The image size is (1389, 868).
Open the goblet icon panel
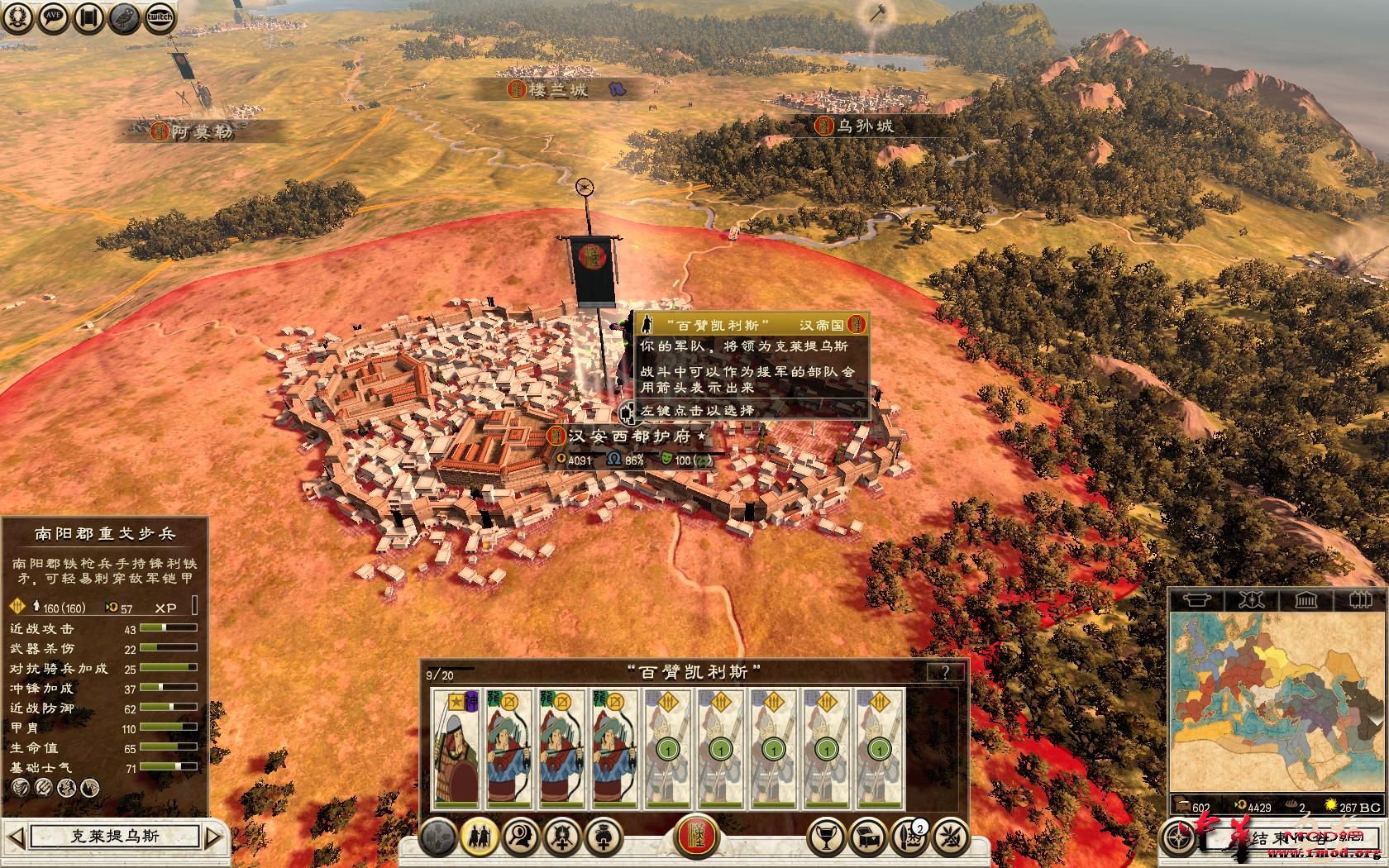pyautogui.click(x=823, y=837)
